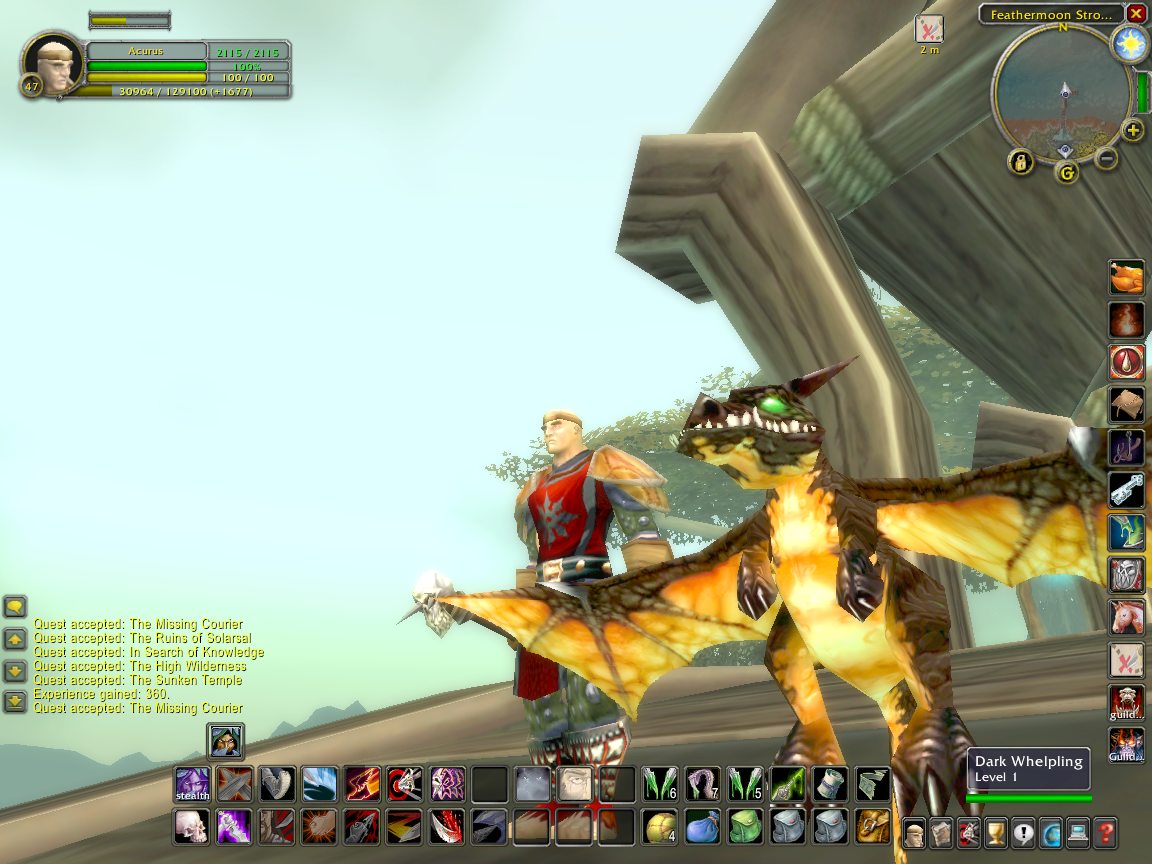Zoom out the minimap
The height and width of the screenshot is (864, 1152).
(1106, 158)
